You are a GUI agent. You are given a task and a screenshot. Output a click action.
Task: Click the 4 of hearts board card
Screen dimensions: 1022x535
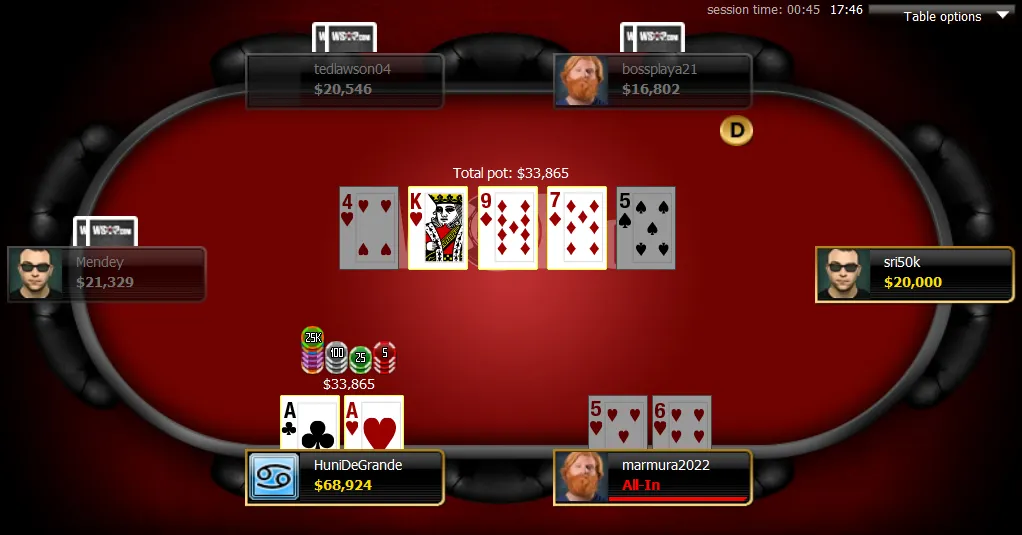point(369,228)
